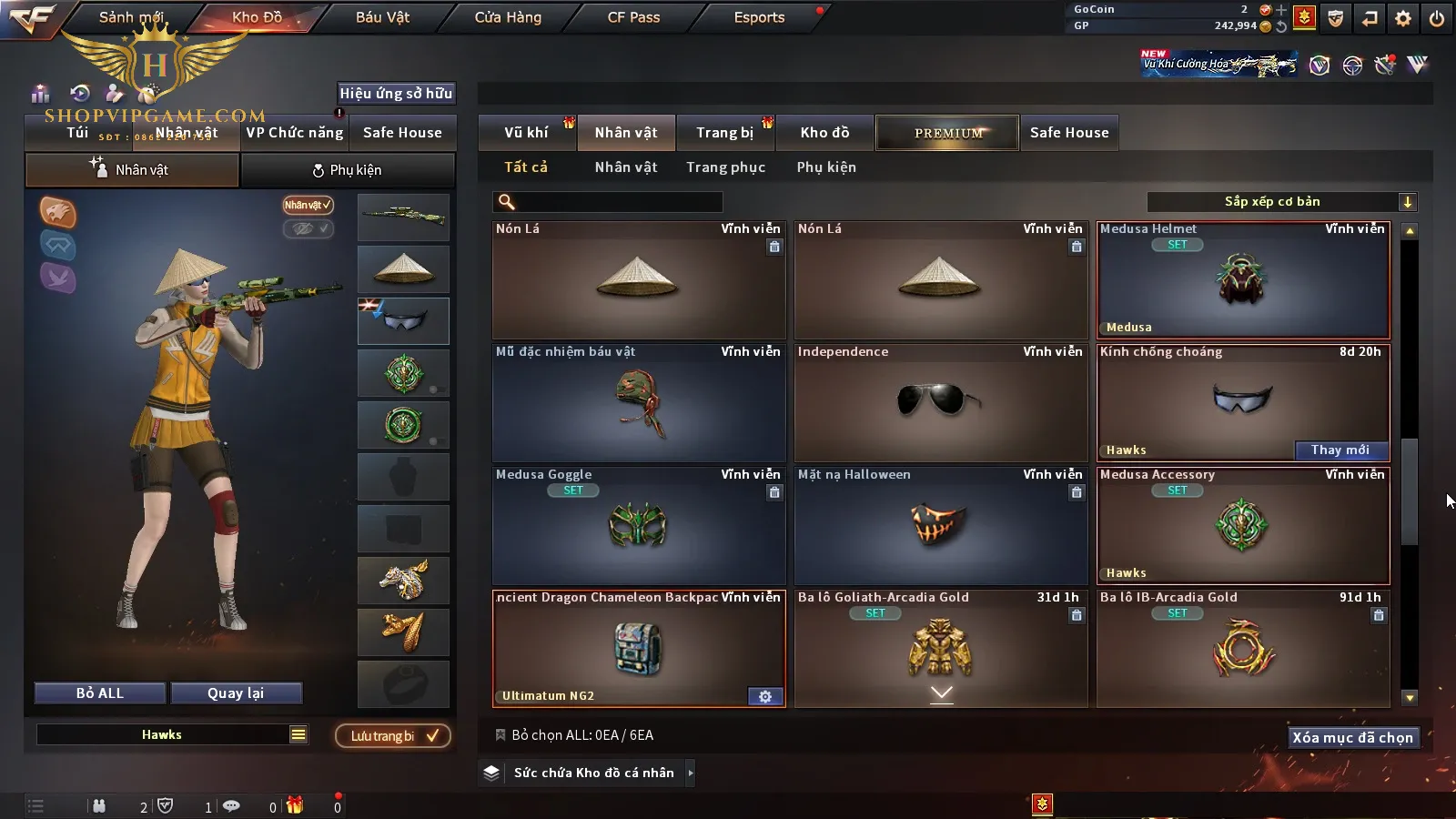Click Xóa mục đã chọn button
1456x819 pixels.
(x=1352, y=738)
